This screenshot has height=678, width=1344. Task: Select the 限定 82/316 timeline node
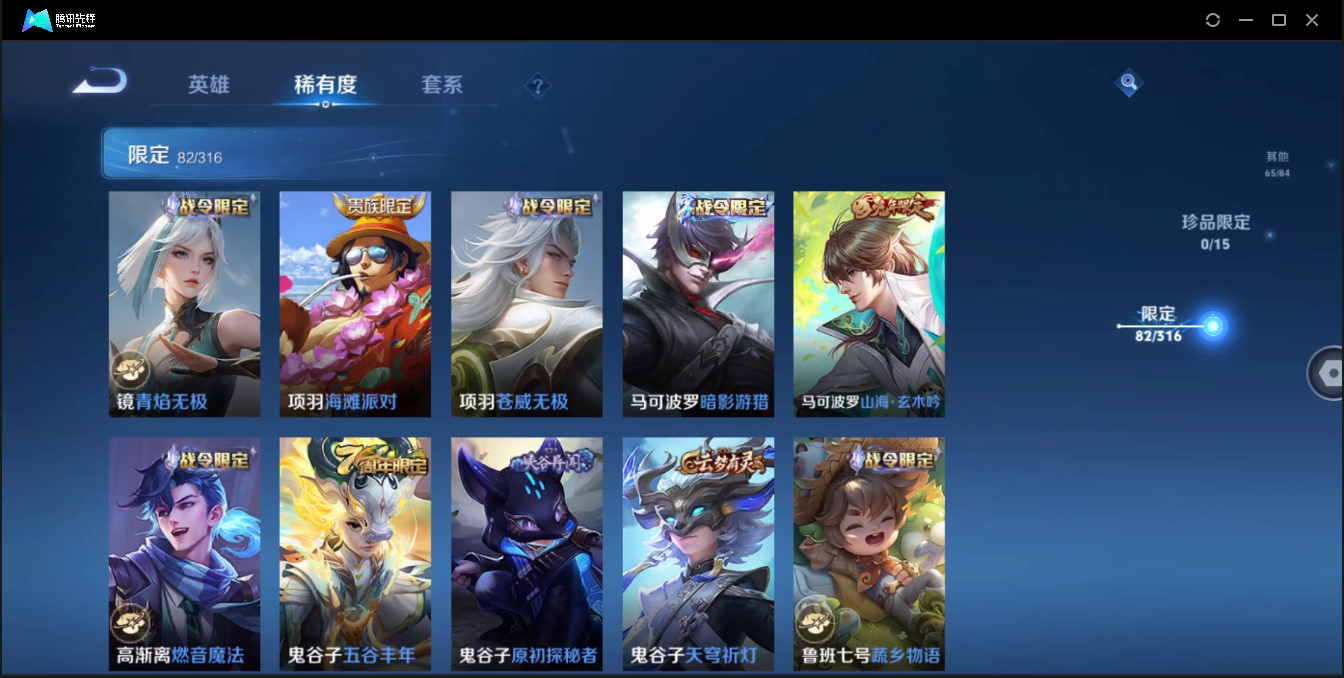point(1213,326)
